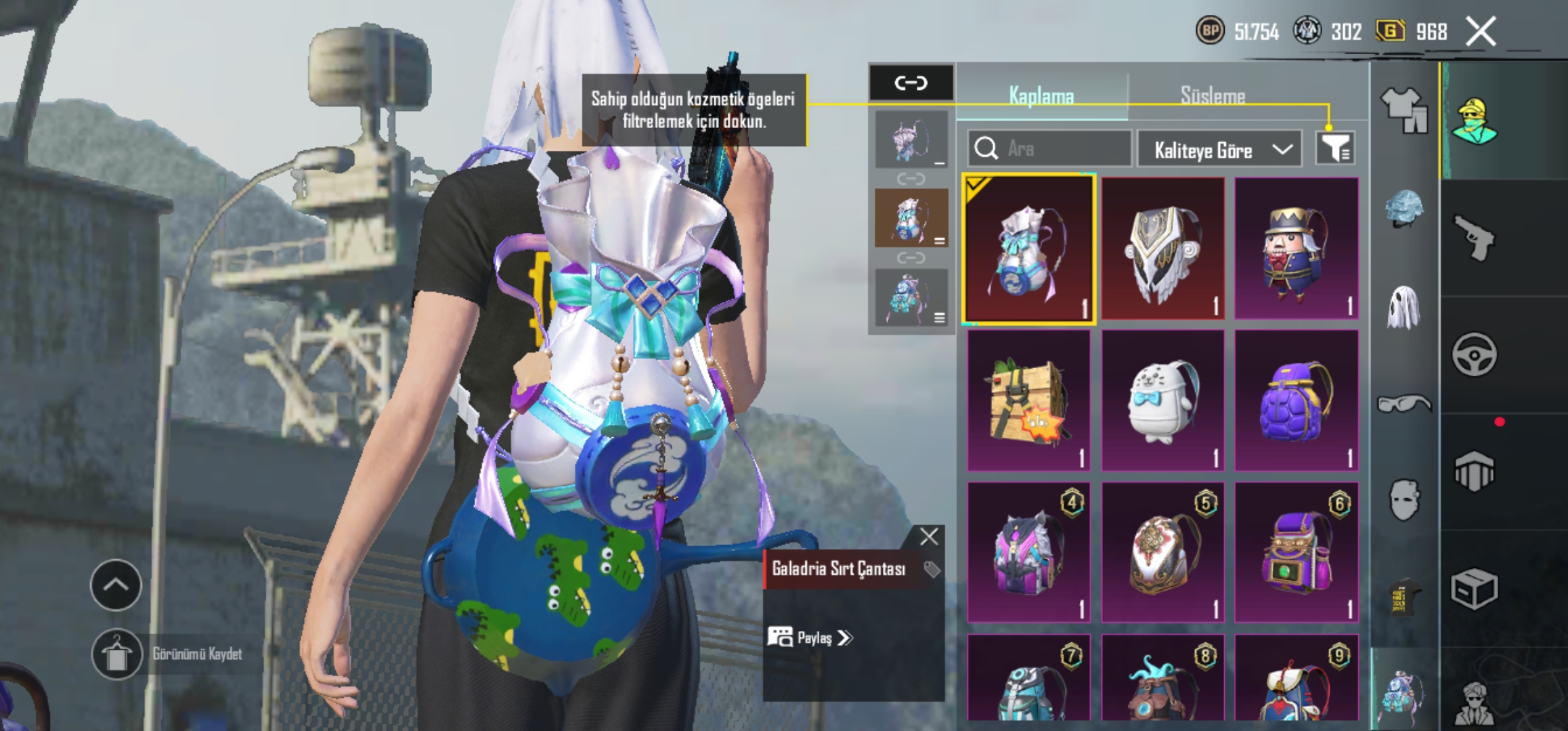1568x731 pixels.
Task: Share the backpack with Paylaş
Action: point(811,638)
